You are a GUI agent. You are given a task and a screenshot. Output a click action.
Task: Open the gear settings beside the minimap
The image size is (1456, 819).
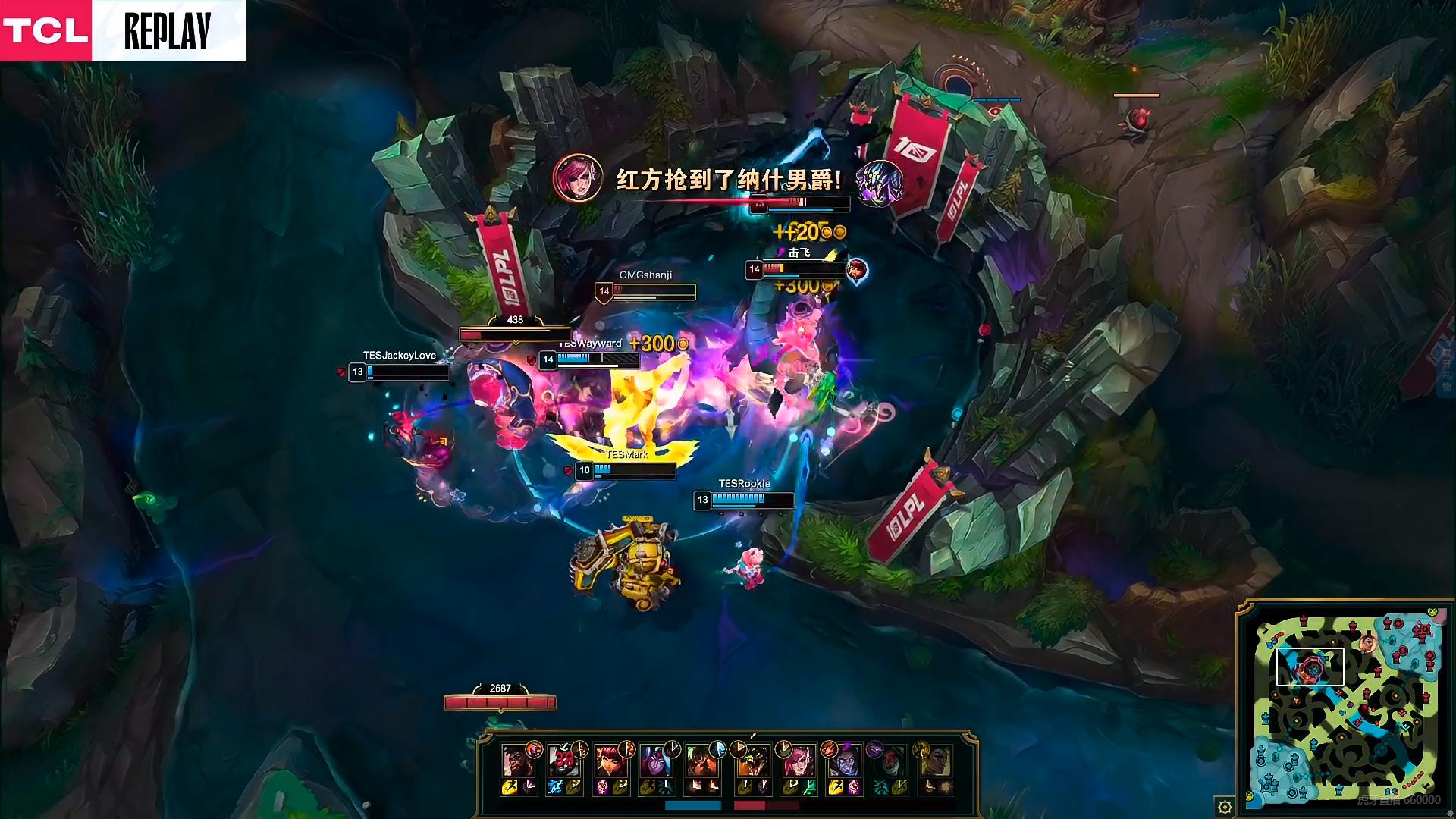point(1224,807)
